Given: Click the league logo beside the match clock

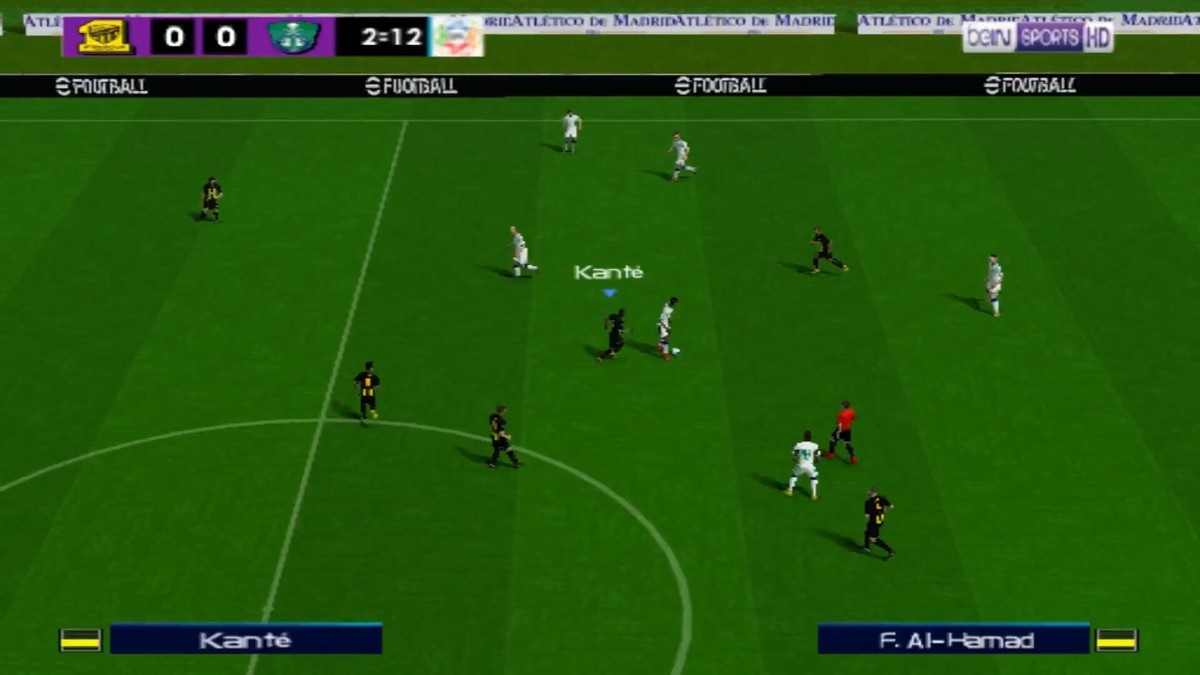Looking at the screenshot, I should [458, 37].
